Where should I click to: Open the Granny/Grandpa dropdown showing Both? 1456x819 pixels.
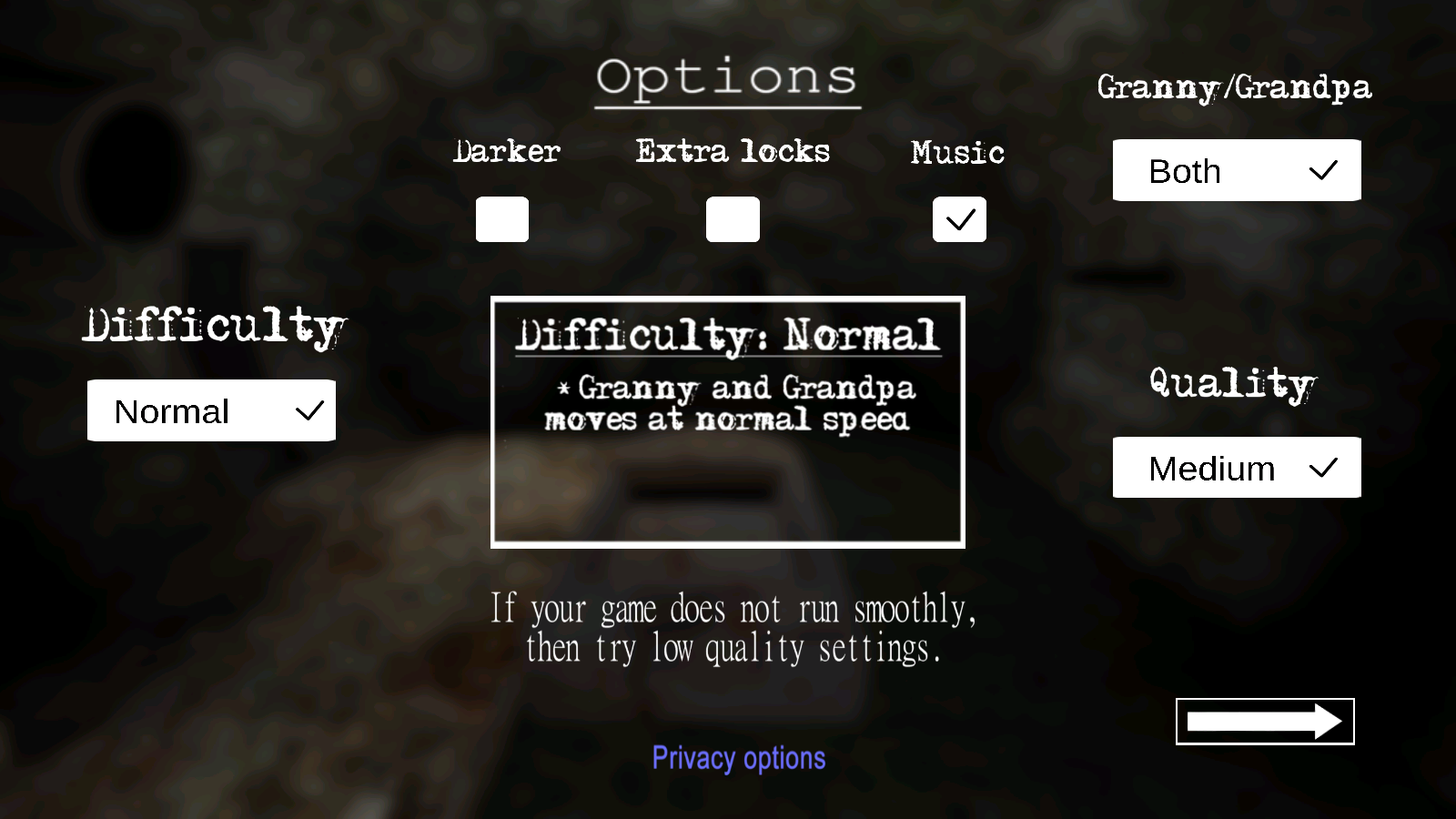[x=1237, y=170]
